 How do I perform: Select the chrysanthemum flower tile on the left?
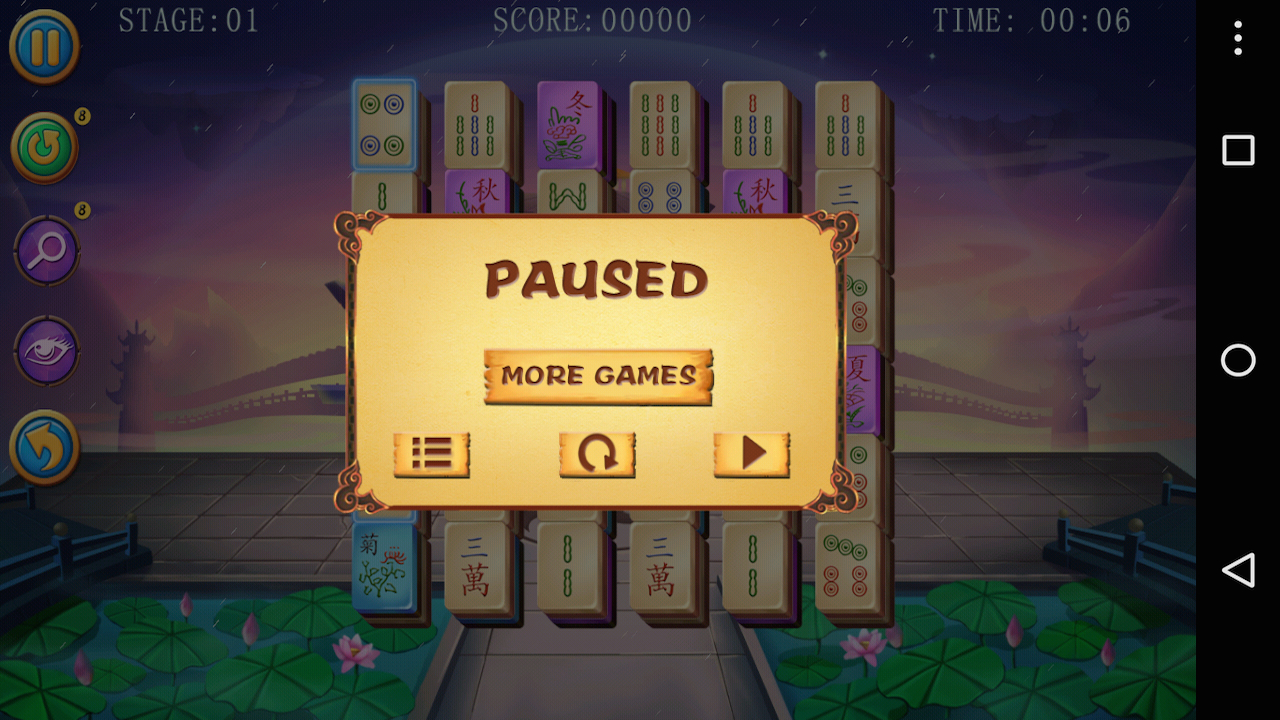(386, 563)
